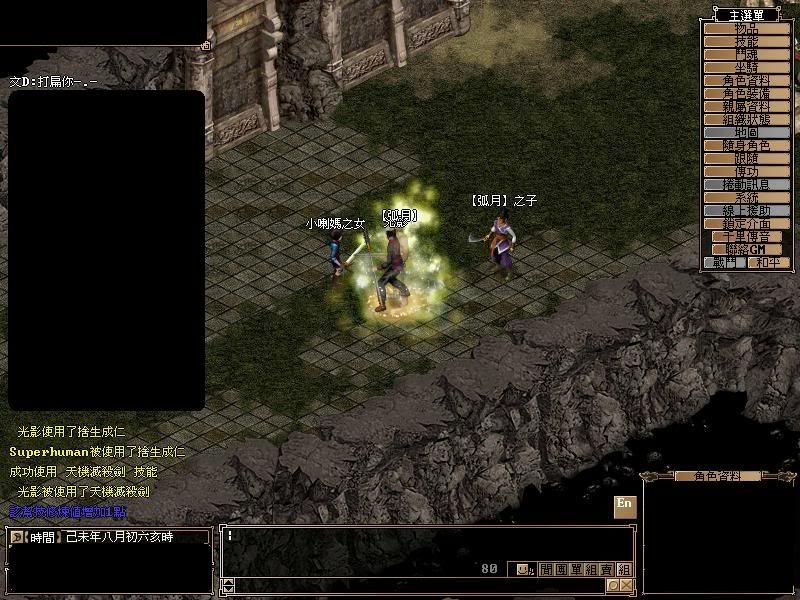The height and width of the screenshot is (600, 800).
Task: Open the 角色裝備 equipment menu
Action: pos(746,93)
